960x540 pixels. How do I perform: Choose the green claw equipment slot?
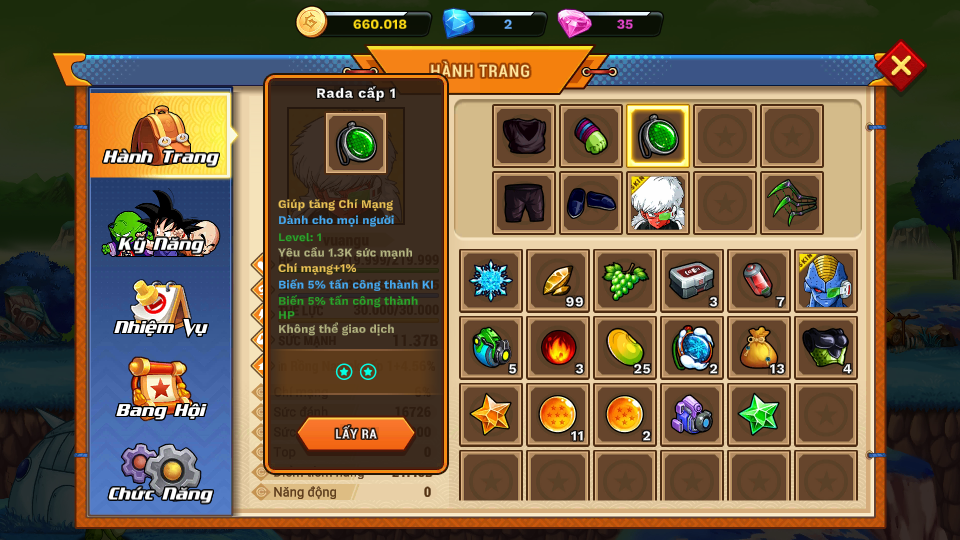pyautogui.click(x=792, y=203)
